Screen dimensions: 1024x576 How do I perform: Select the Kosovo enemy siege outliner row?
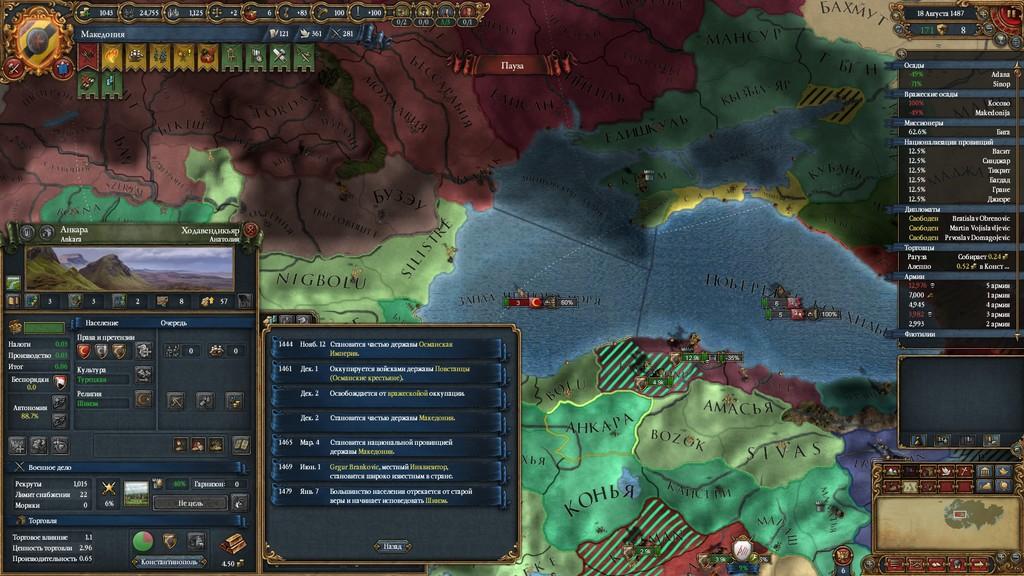point(958,103)
